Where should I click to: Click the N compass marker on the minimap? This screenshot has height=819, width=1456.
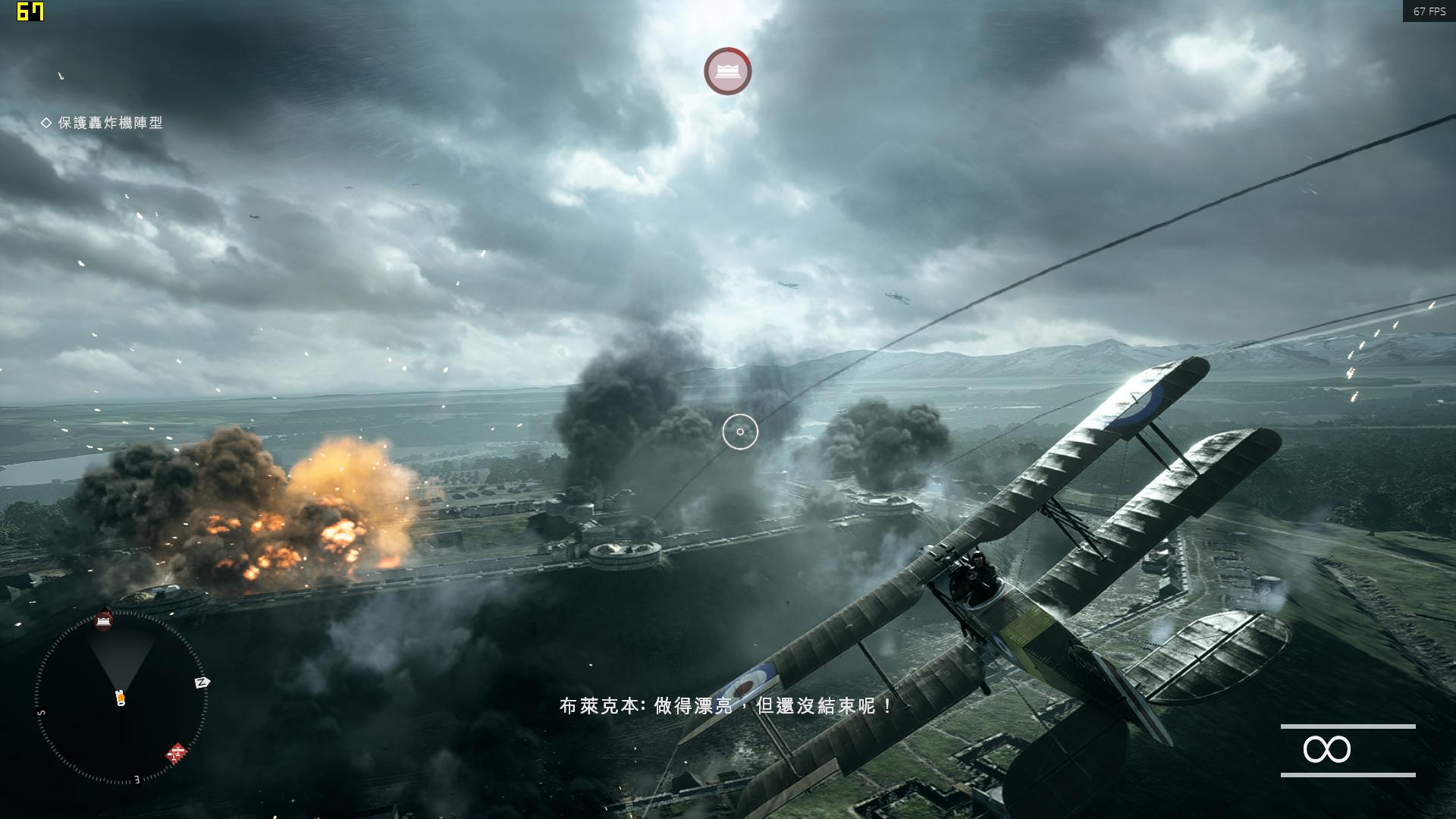[x=203, y=682]
